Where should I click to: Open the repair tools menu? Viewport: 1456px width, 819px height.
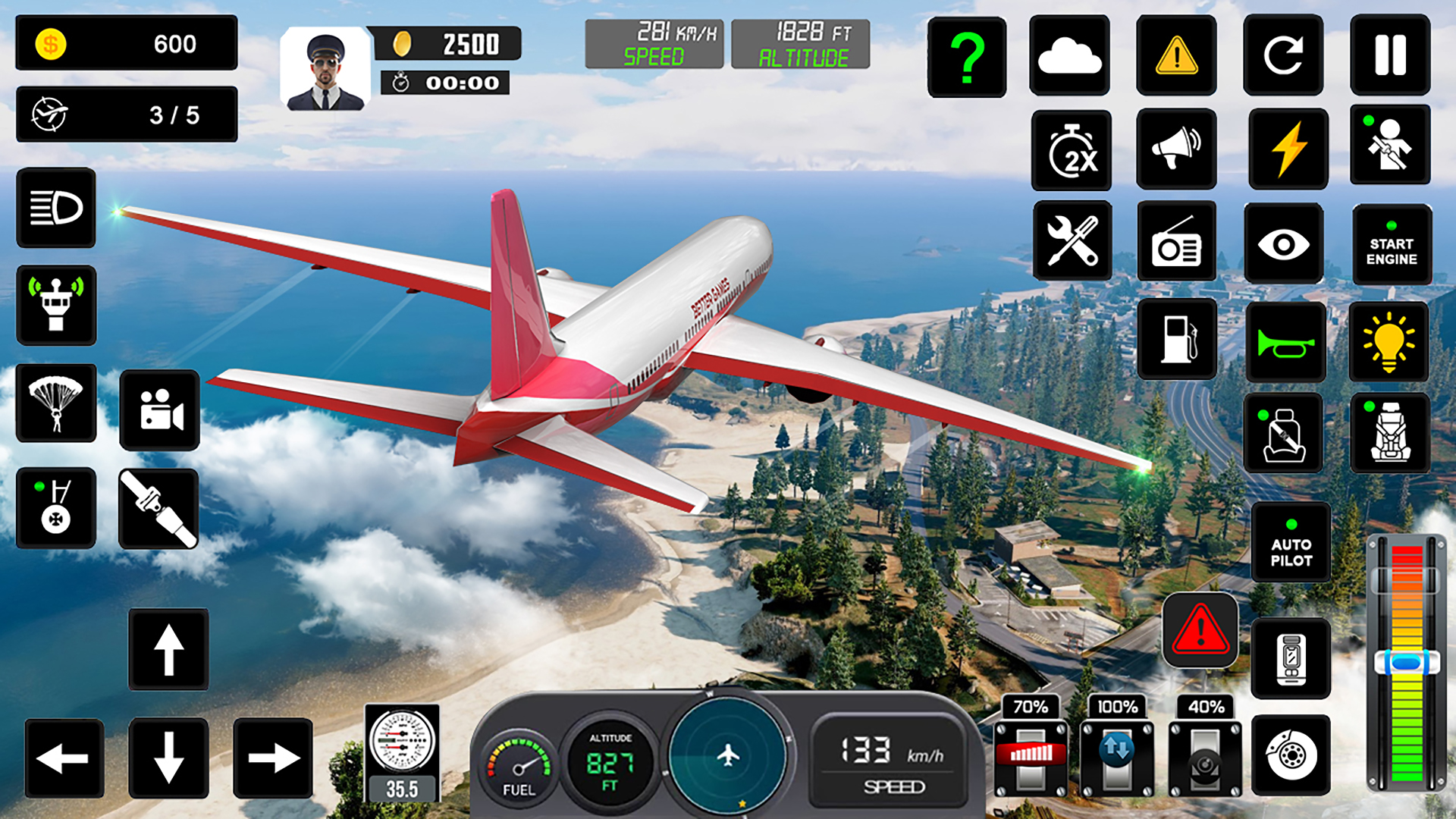[1072, 243]
